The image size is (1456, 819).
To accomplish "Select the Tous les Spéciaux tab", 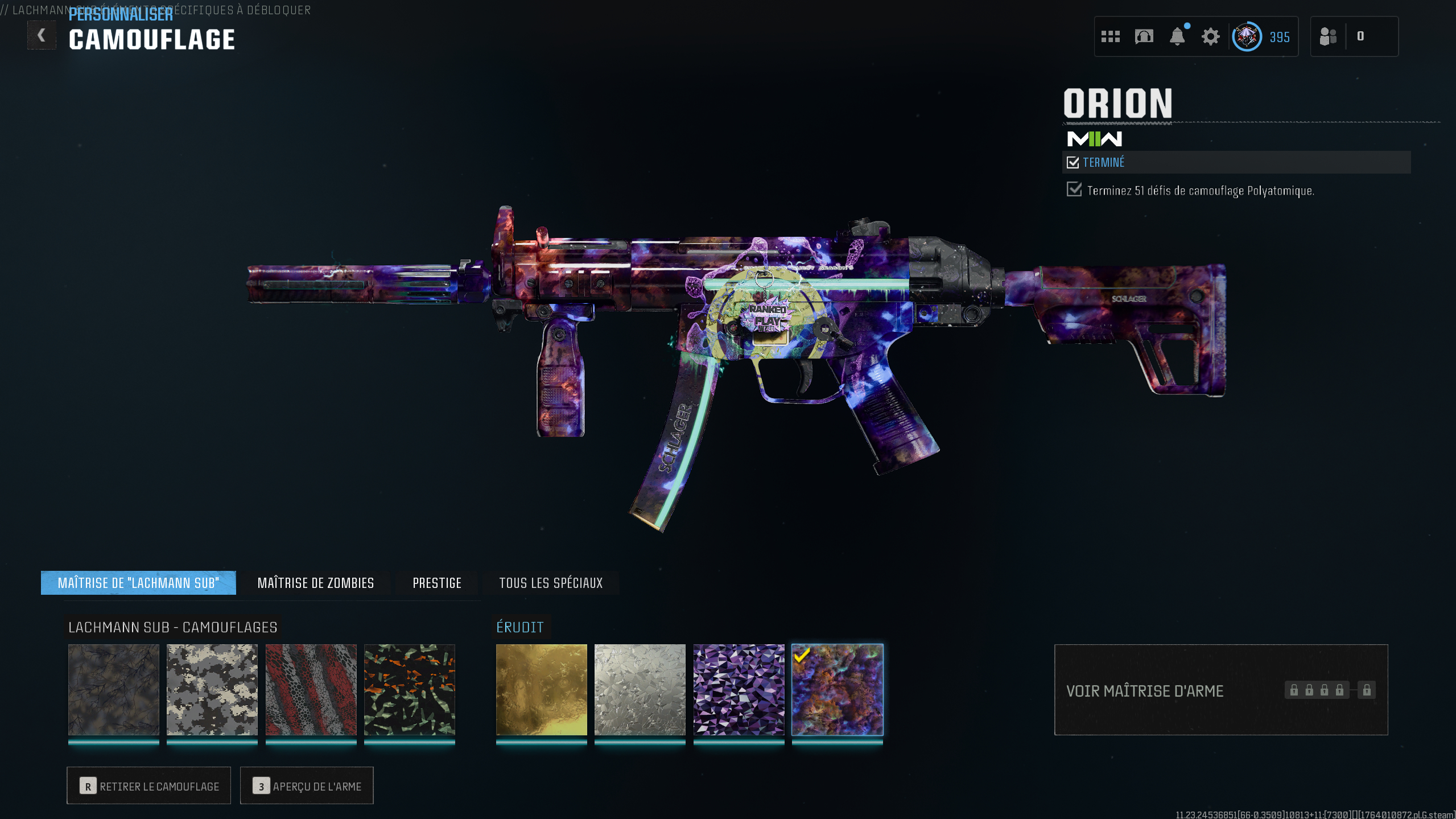I will tap(550, 583).
